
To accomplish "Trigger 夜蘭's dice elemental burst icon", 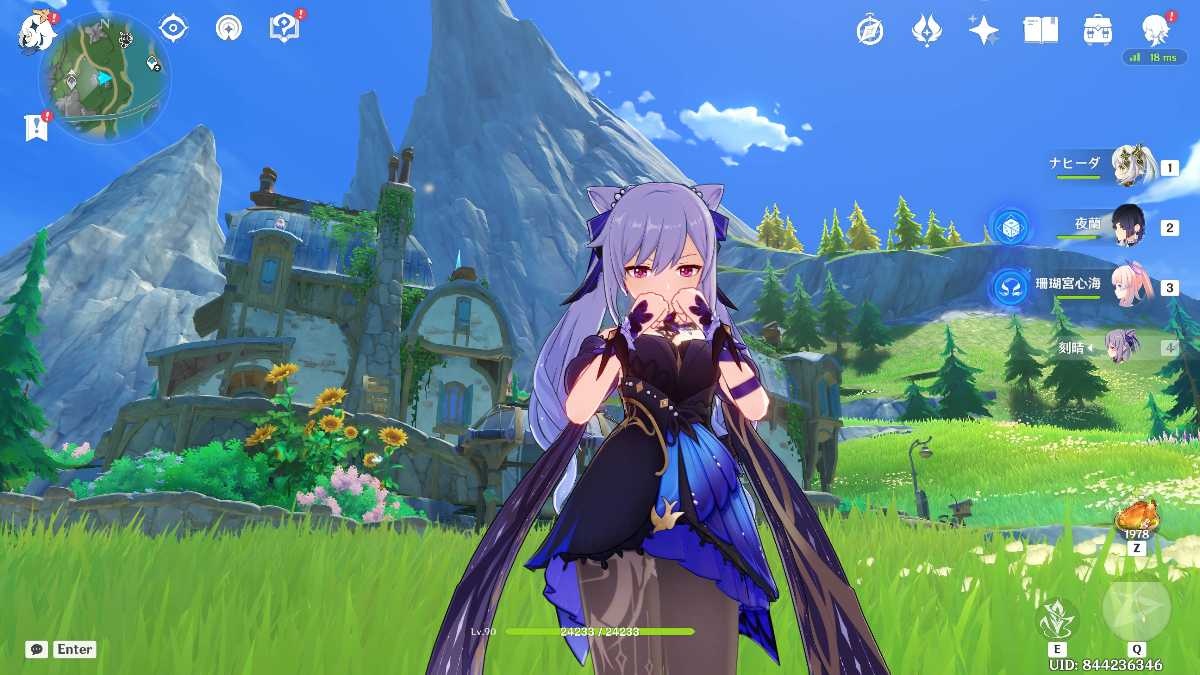I will coord(1009,226).
